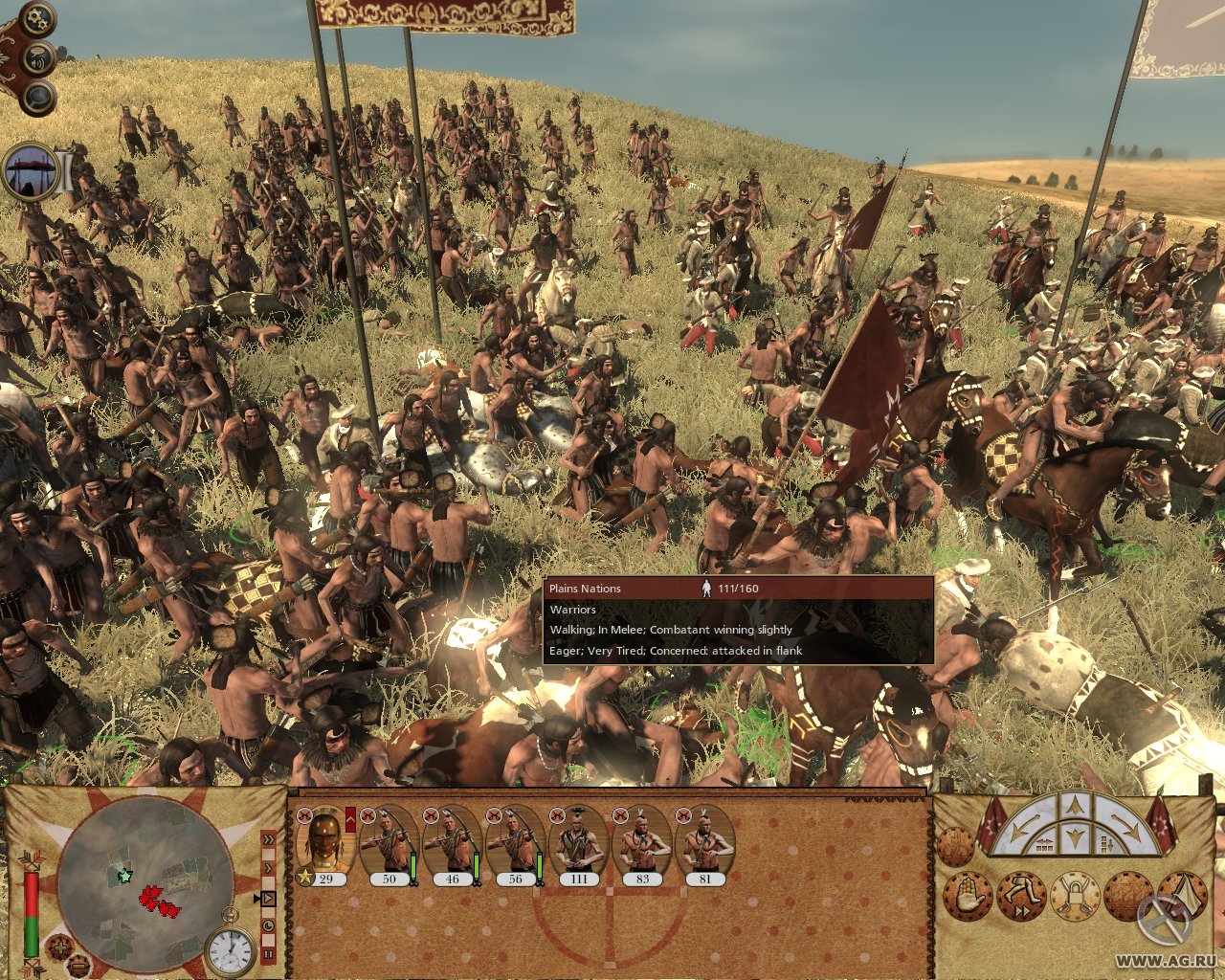Order withdrawal using the white flag icon
Image resolution: width=1225 pixels, height=980 pixels.
[x=1184, y=895]
